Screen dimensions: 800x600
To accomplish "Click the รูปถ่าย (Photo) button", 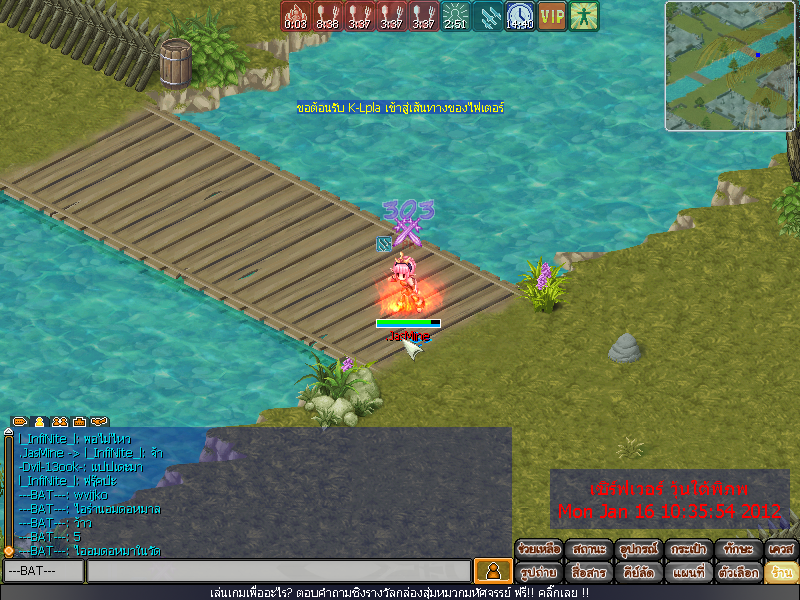I will (540, 573).
